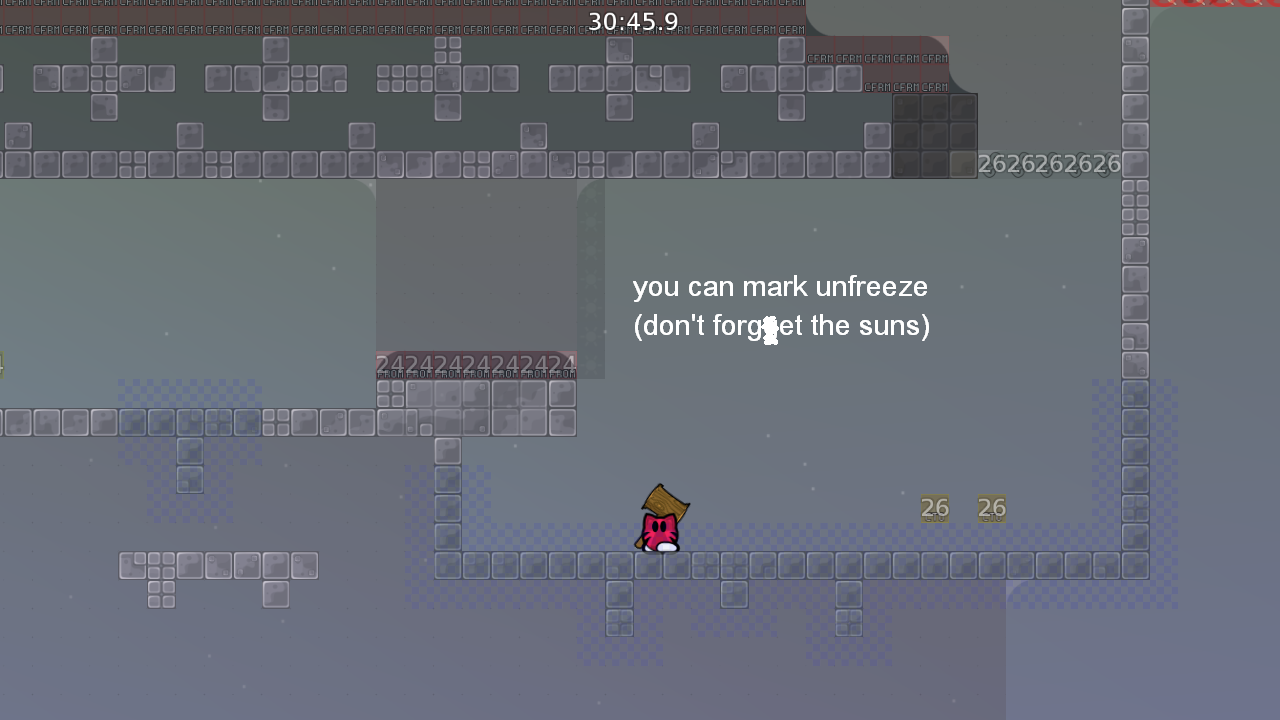Click the yellow marker on the far left edge
The image size is (1280, 720).
click(x=4, y=362)
